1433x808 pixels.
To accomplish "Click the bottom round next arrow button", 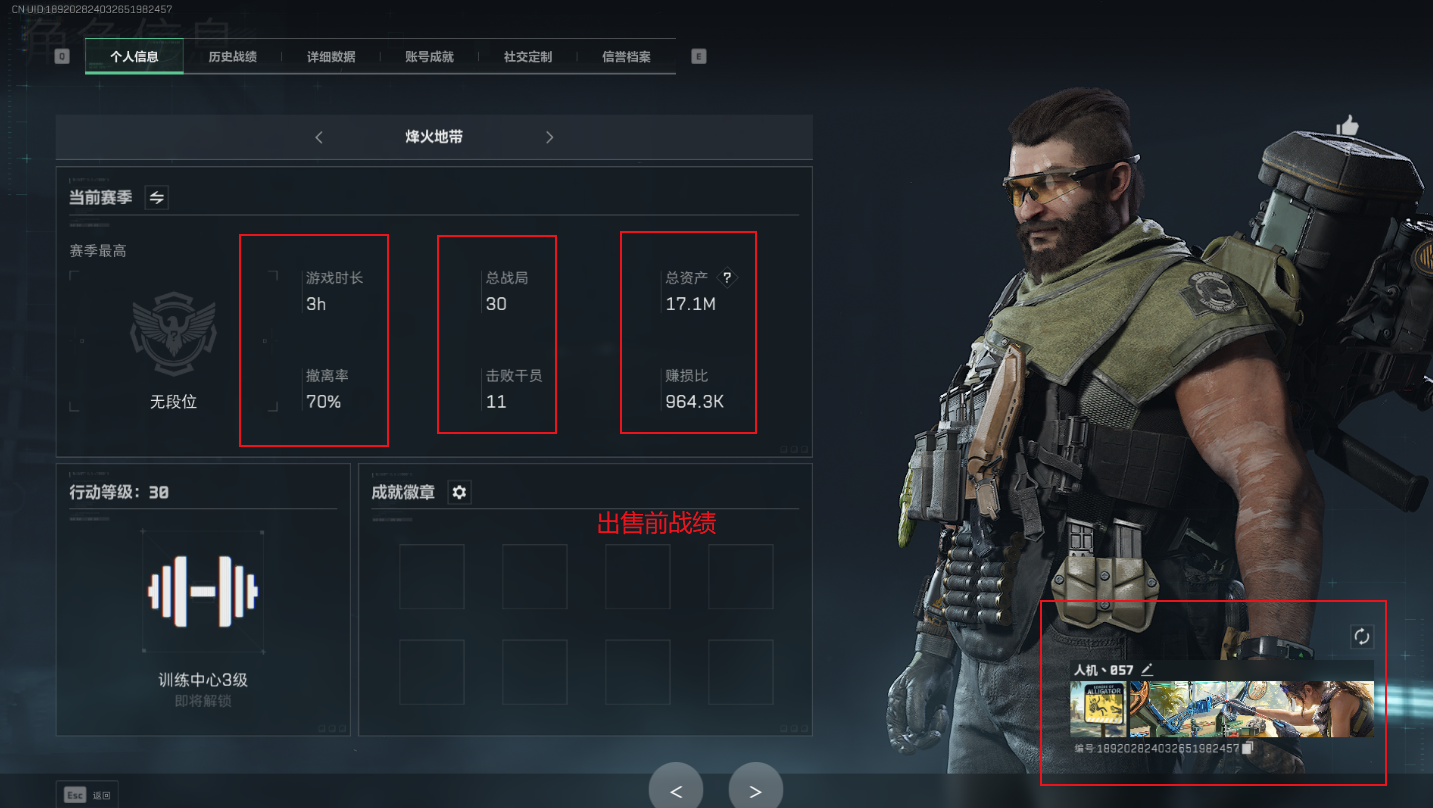I will click(x=755, y=791).
